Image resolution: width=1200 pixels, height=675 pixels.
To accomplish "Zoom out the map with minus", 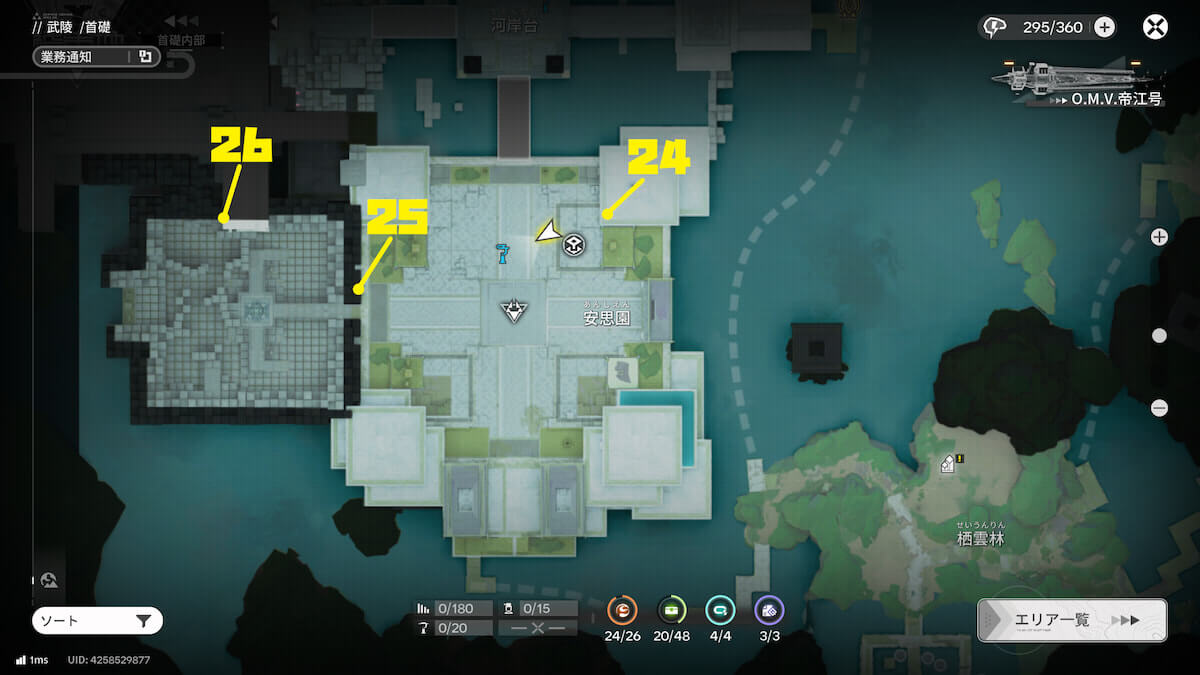I will (x=1159, y=407).
